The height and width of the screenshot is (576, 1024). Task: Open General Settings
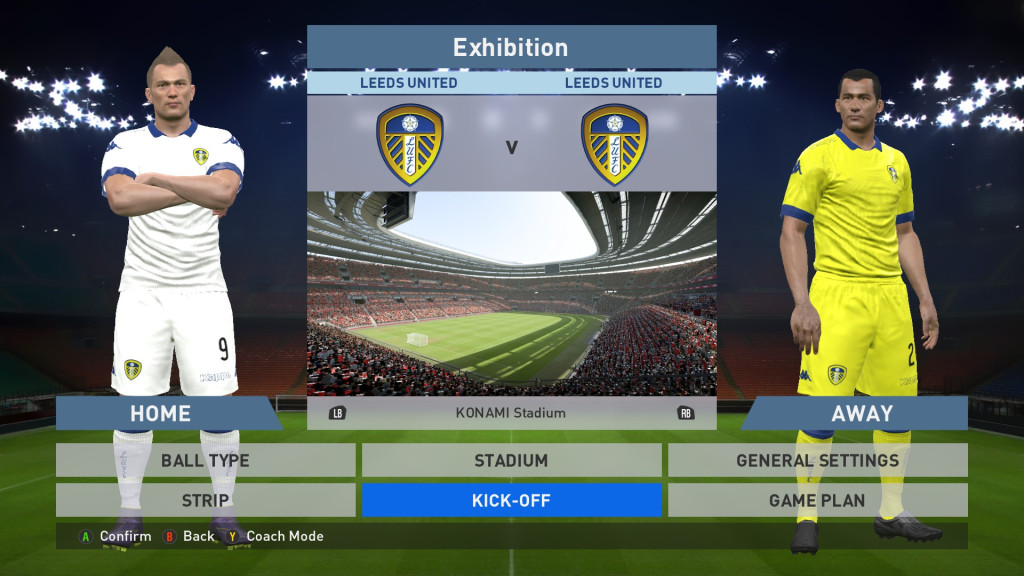point(817,461)
